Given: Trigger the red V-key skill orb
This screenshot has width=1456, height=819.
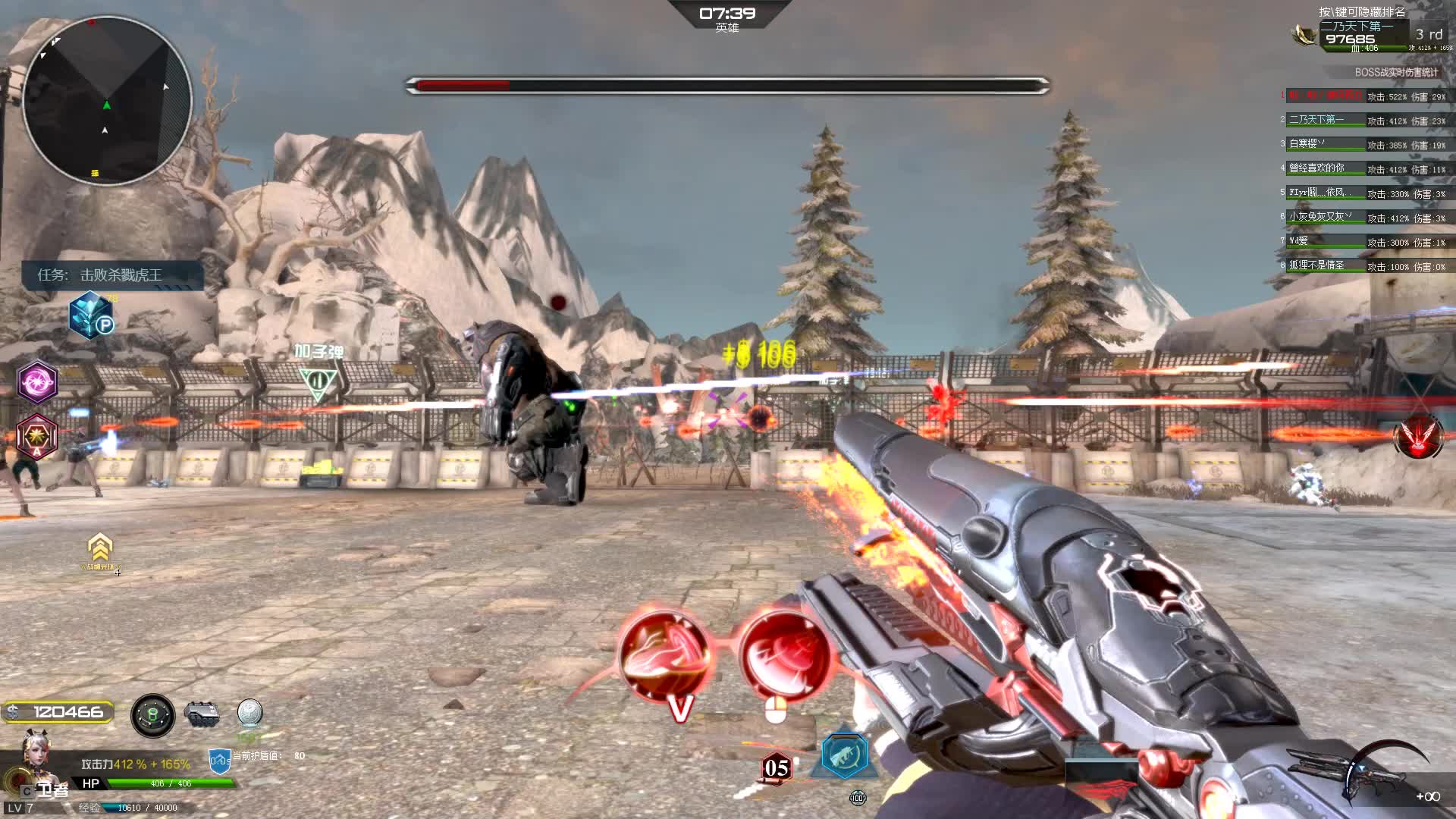Looking at the screenshot, I should (665, 657).
